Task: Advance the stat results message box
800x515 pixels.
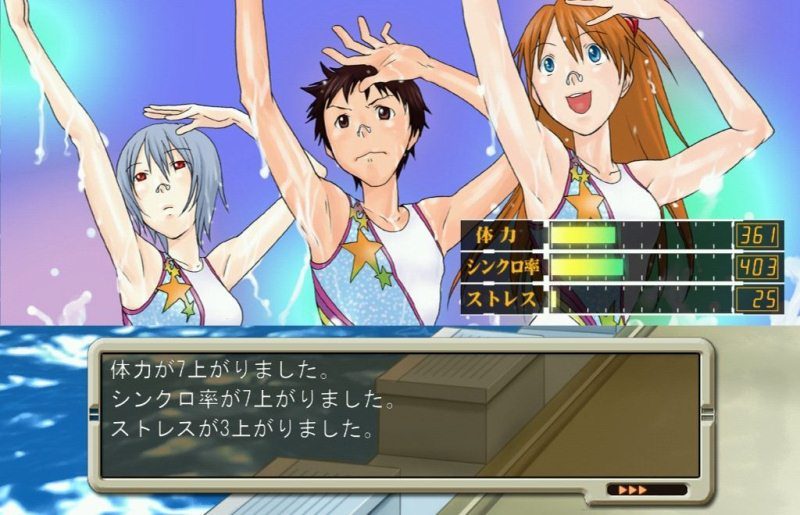Action: coord(400,412)
